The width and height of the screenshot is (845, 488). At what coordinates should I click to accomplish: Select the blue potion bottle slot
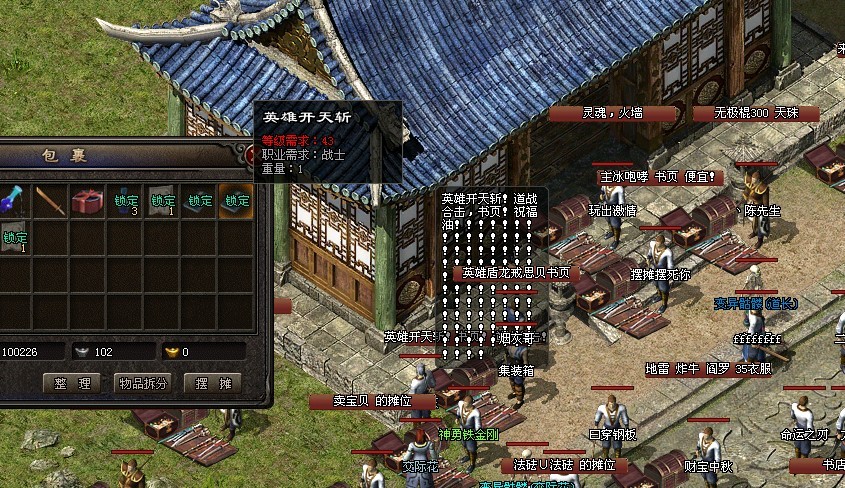coord(13,201)
